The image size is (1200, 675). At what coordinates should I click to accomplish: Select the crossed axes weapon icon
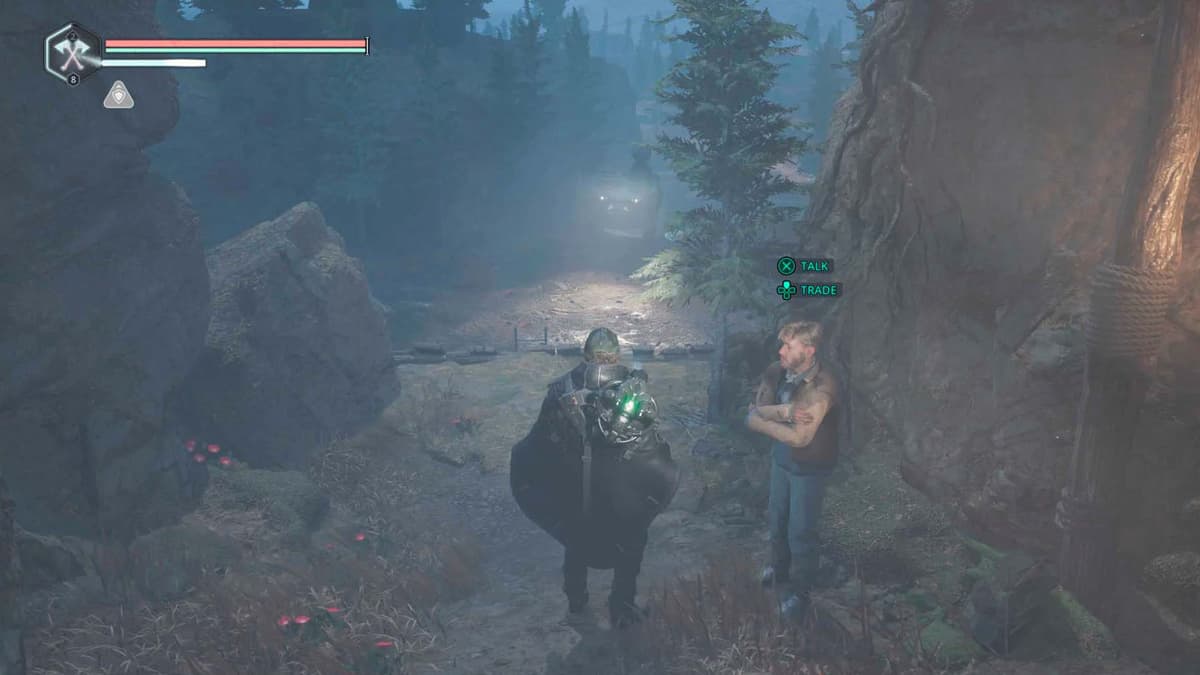point(73,54)
